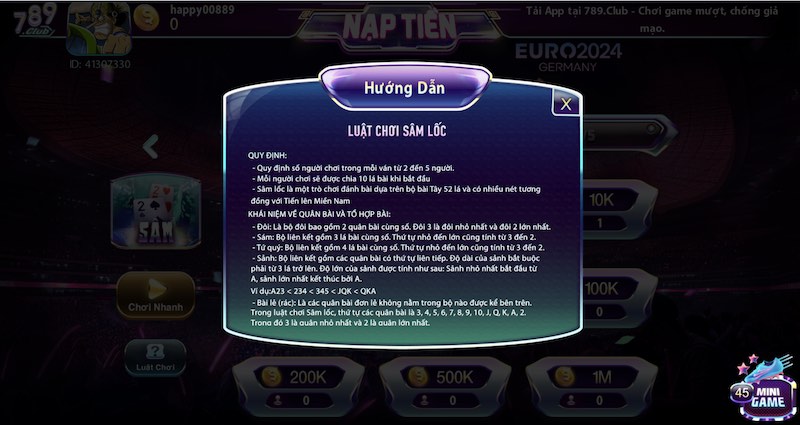Image resolution: width=800 pixels, height=425 pixels.
Task: Click the left arrow to go back
Action: coord(152,147)
